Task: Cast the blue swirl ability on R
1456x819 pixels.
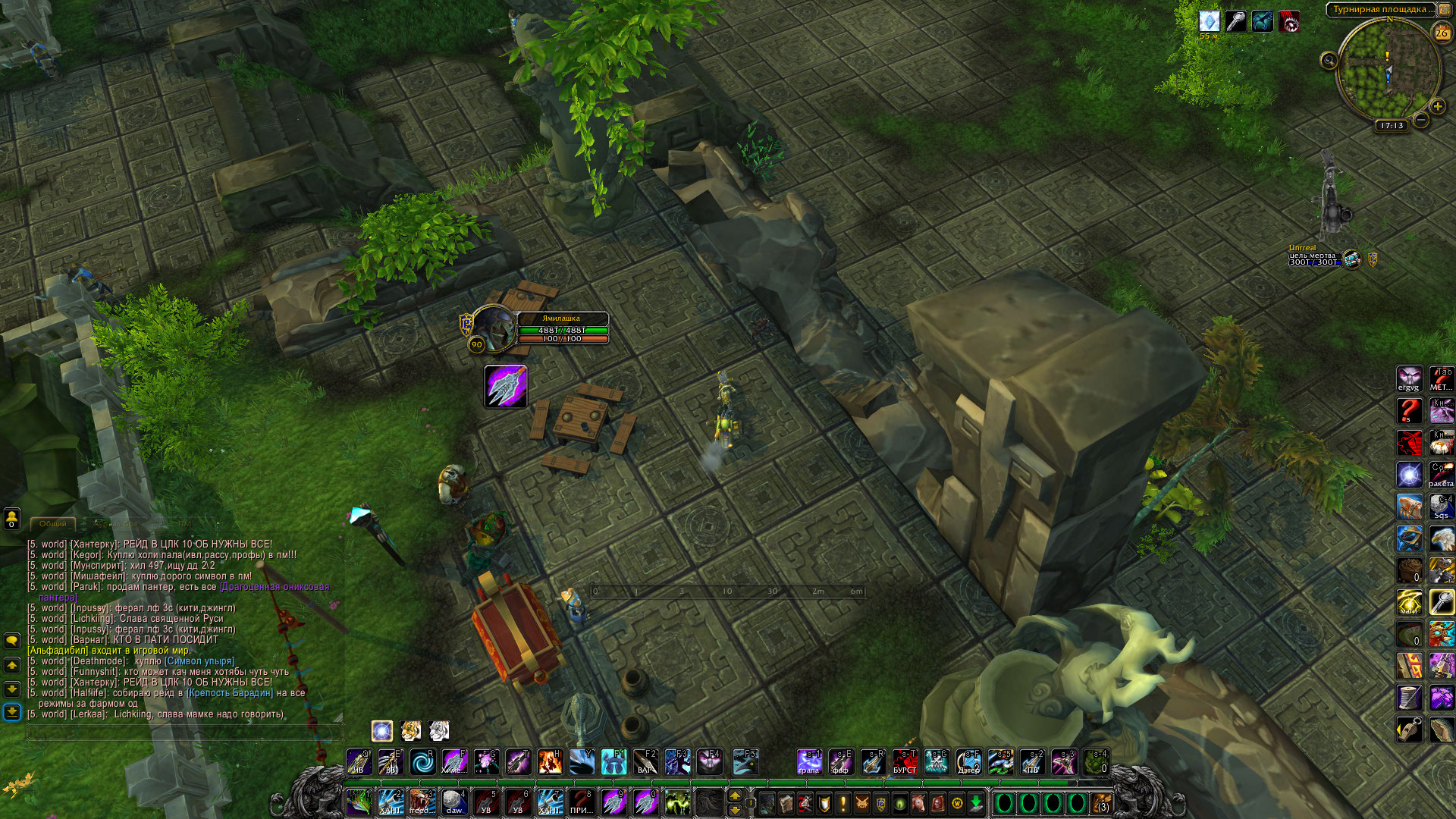Action: [x=422, y=762]
